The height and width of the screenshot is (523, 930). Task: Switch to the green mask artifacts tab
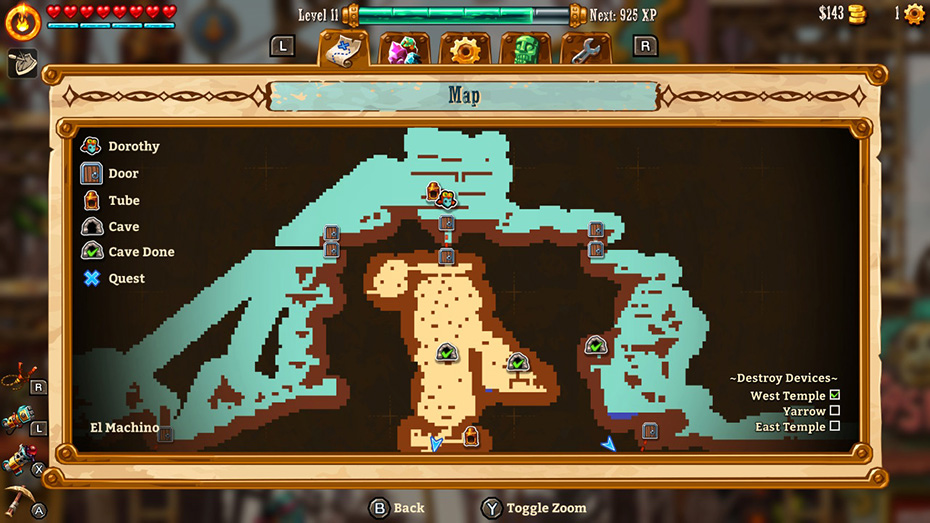tap(525, 50)
